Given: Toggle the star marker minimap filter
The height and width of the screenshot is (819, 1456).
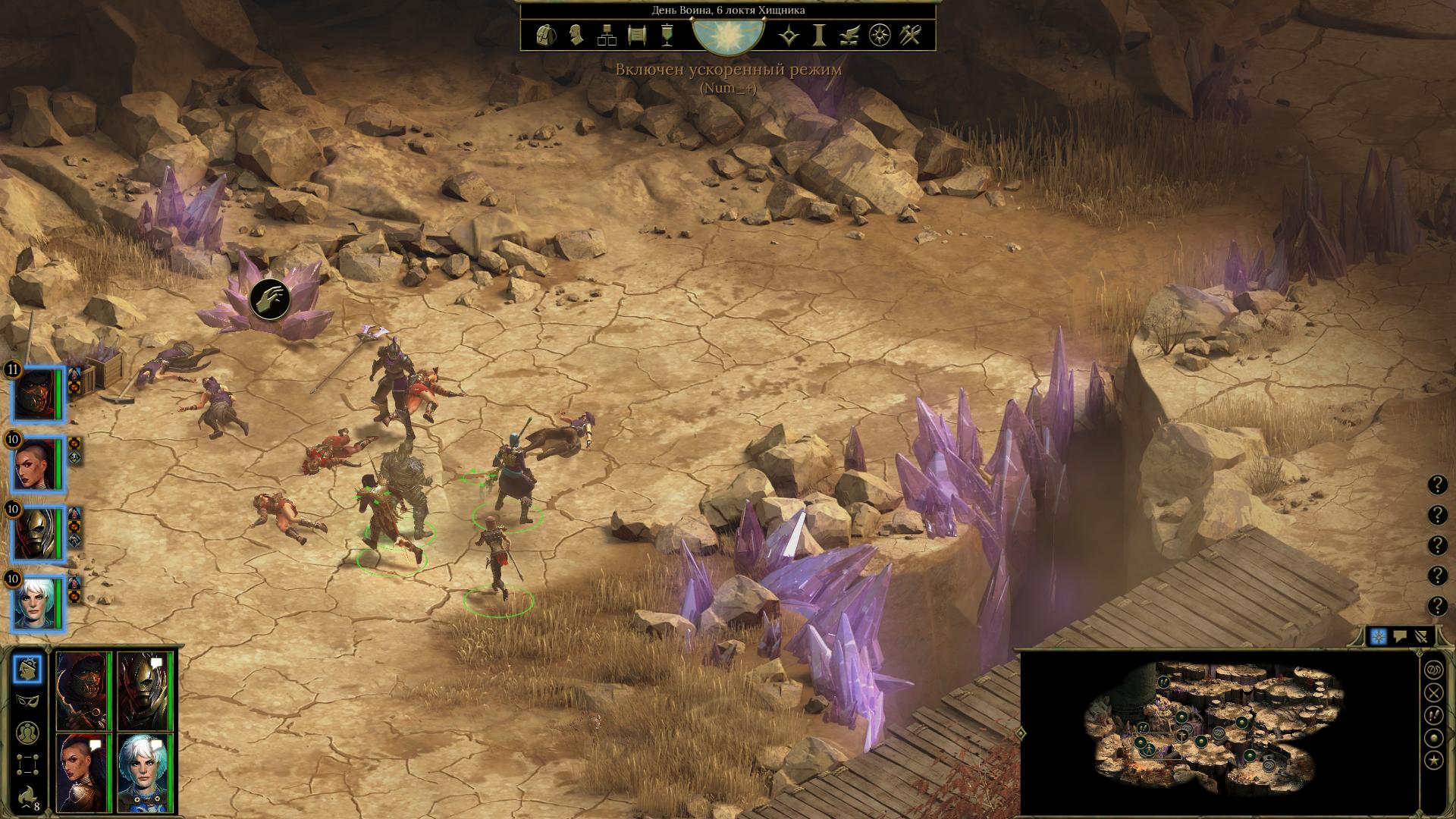Looking at the screenshot, I should coord(1434,761).
